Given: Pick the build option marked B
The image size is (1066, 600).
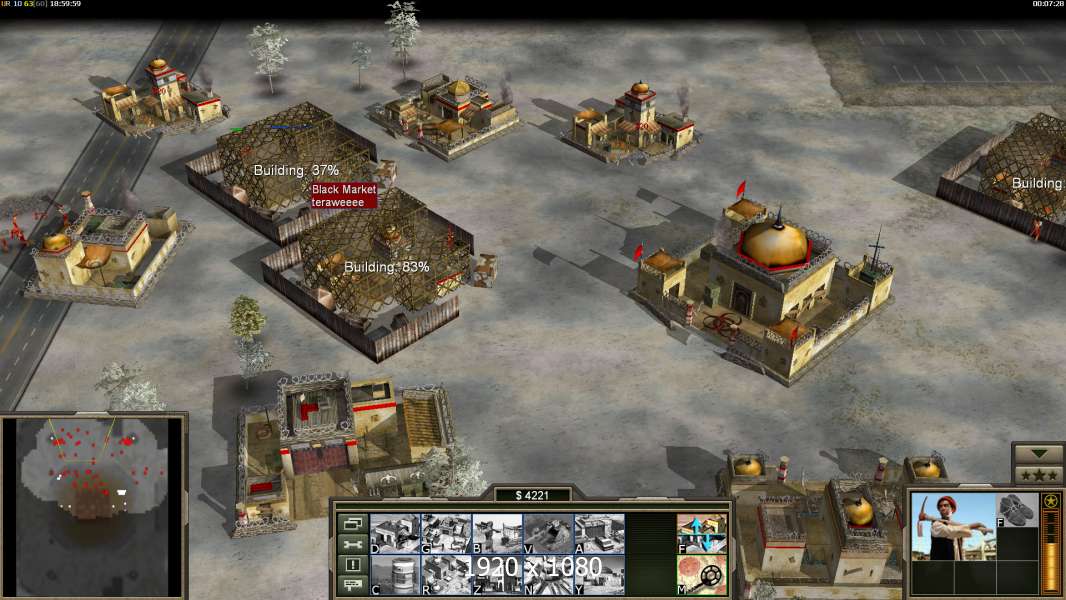Looking at the screenshot, I should [x=497, y=533].
